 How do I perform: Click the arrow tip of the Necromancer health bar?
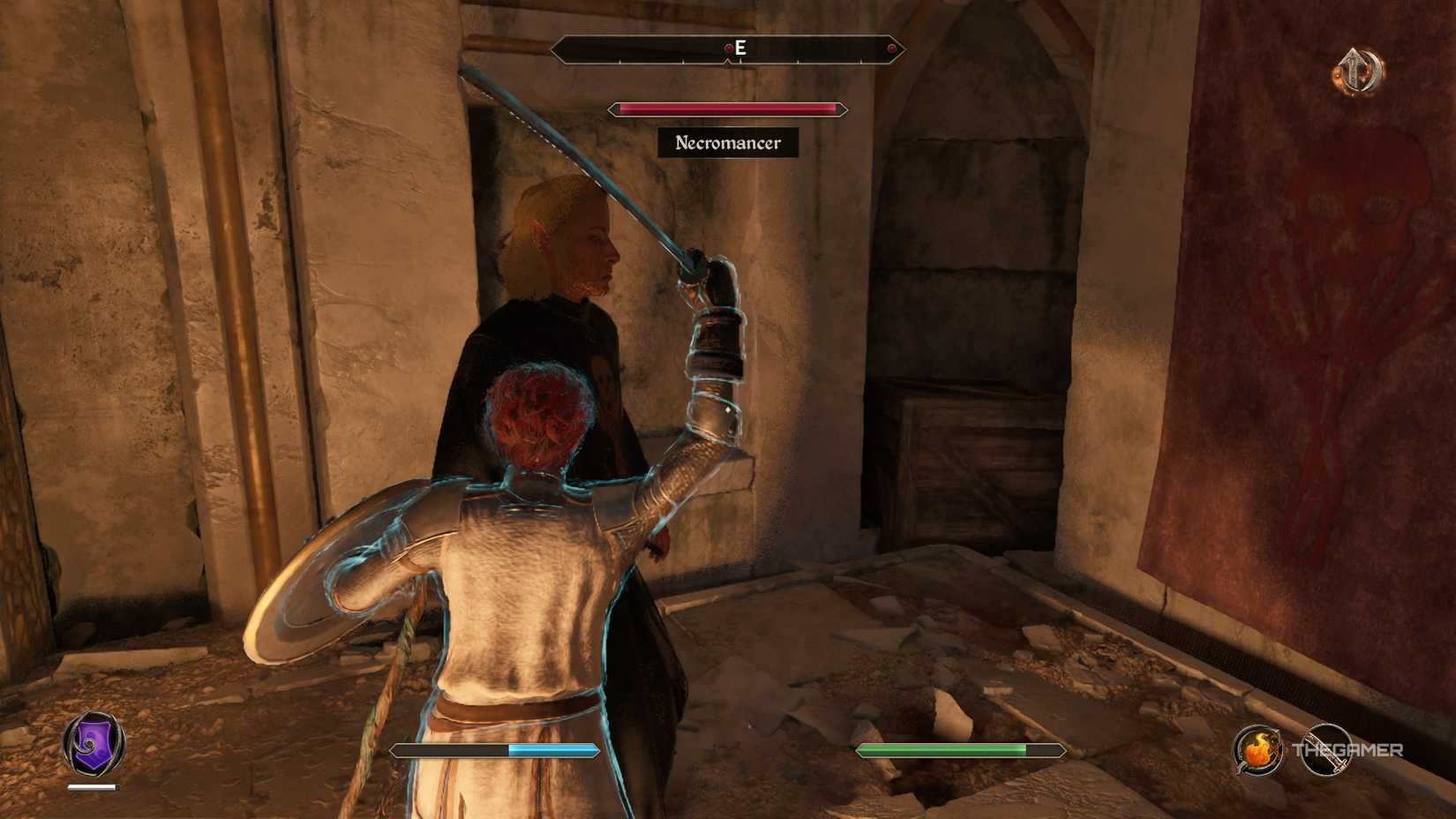pyautogui.click(x=843, y=109)
